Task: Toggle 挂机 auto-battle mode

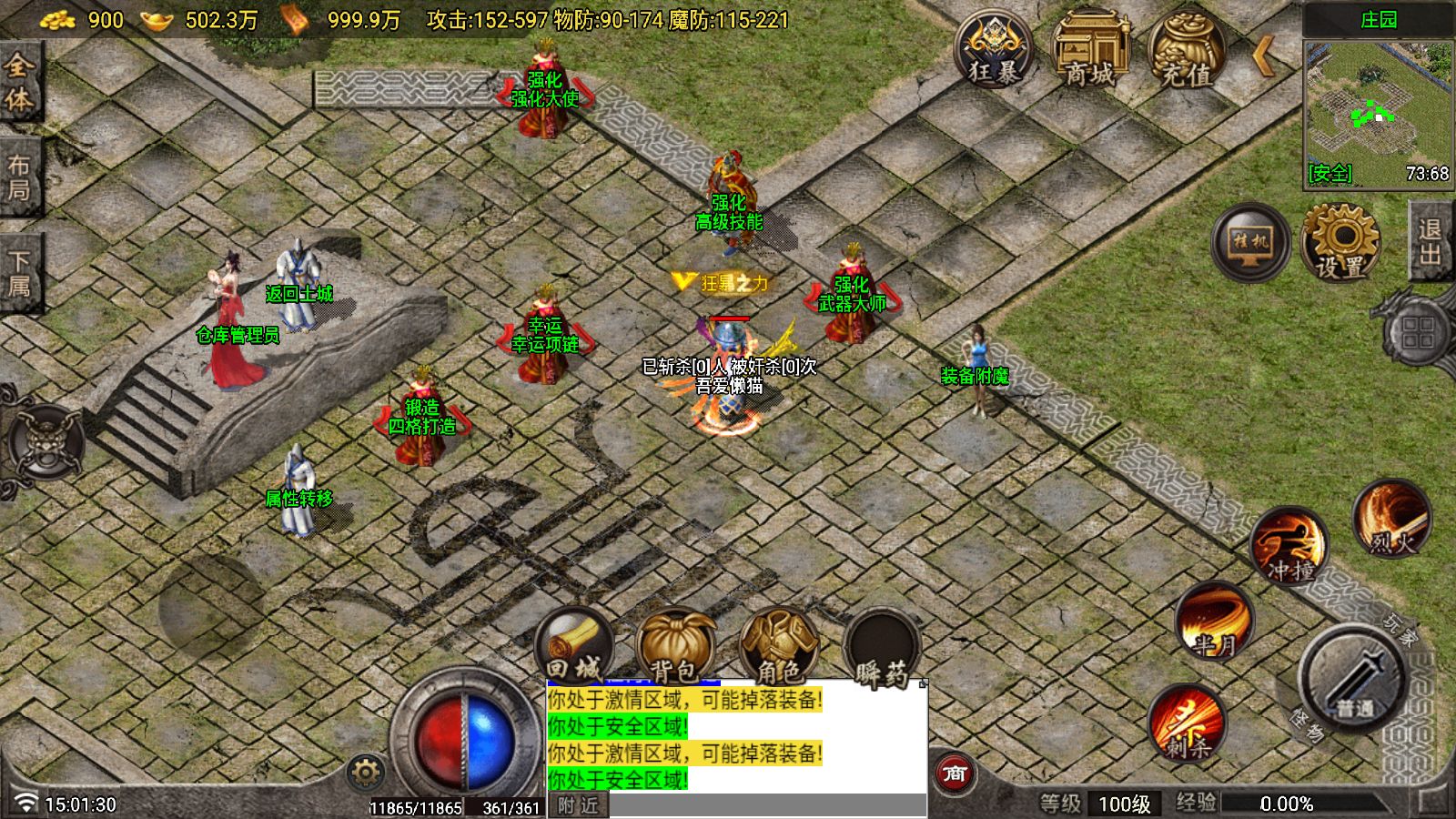Action: pos(1250,242)
